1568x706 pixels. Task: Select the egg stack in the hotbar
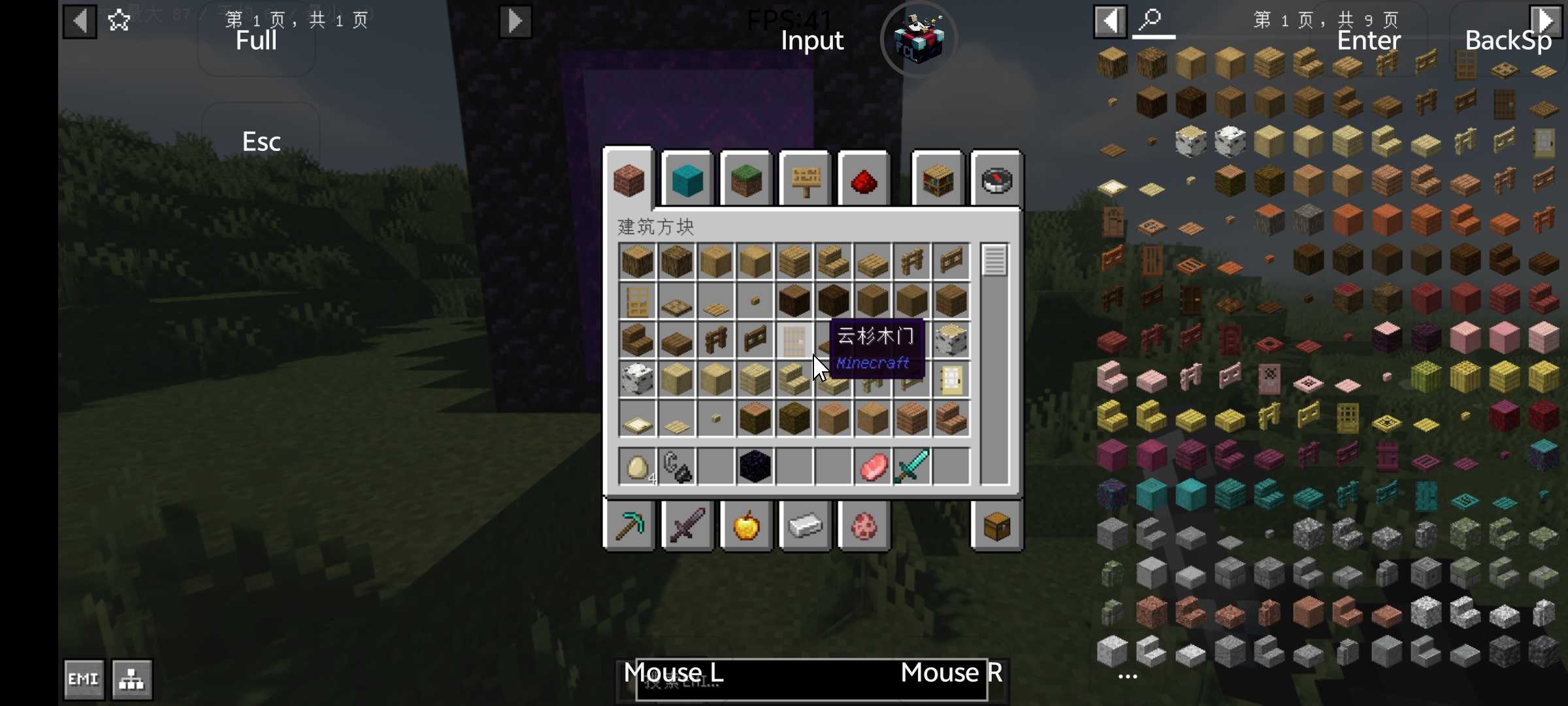[x=637, y=467]
